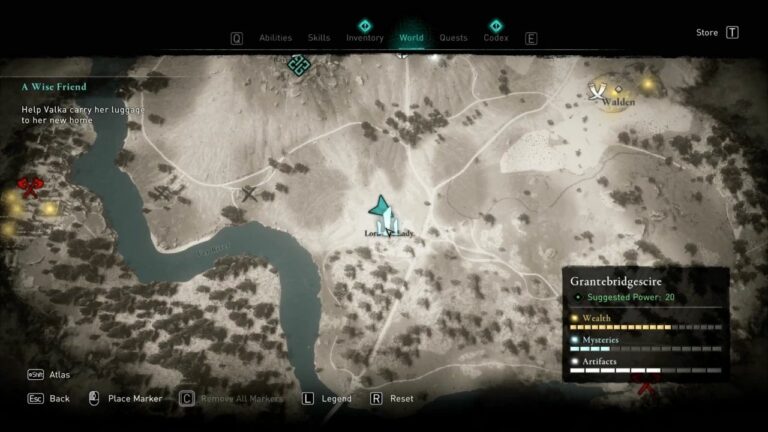Screen dimensions: 768x432
Task: Go back from the map
Action: [59, 398]
